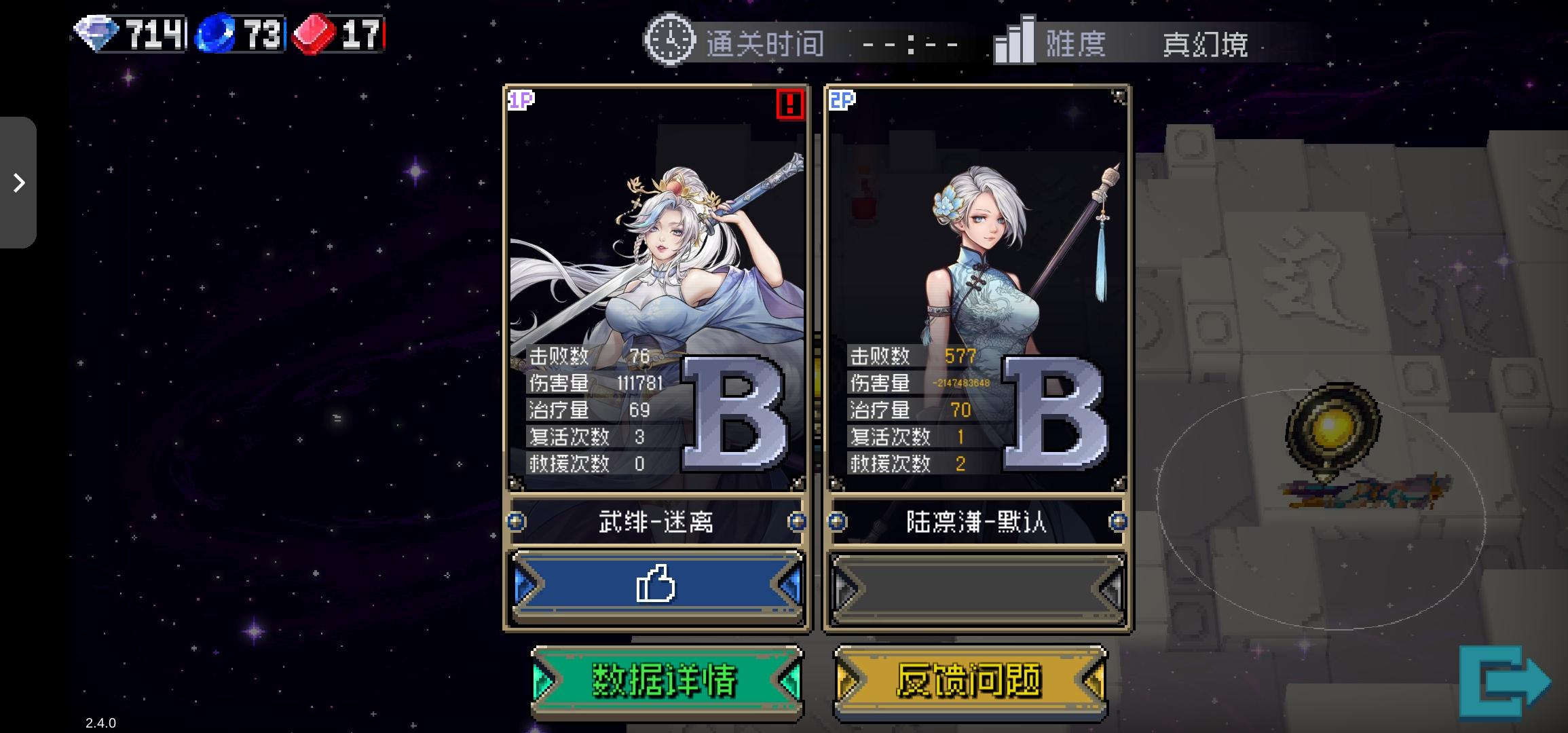Click the blue orb currency icon showing 73
1568x733 pixels.
[216, 32]
